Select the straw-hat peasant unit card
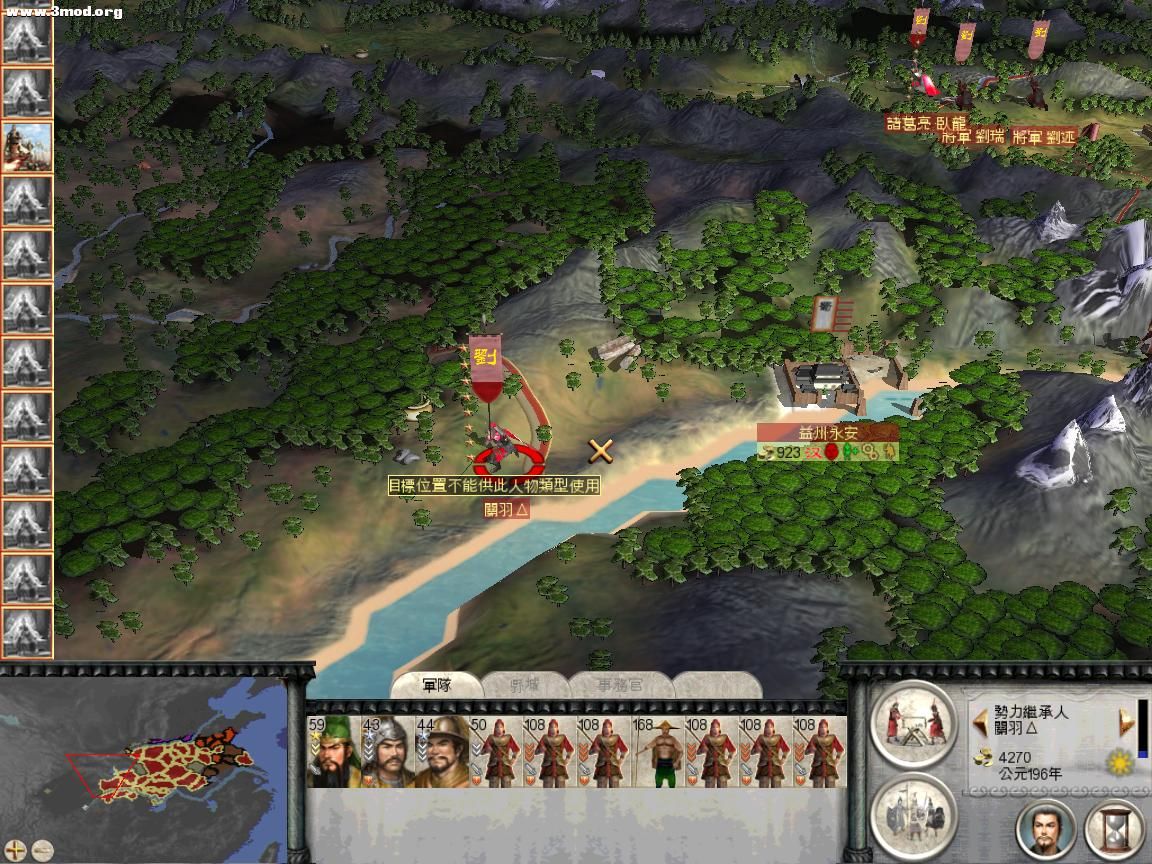This screenshot has height=864, width=1152. point(658,751)
